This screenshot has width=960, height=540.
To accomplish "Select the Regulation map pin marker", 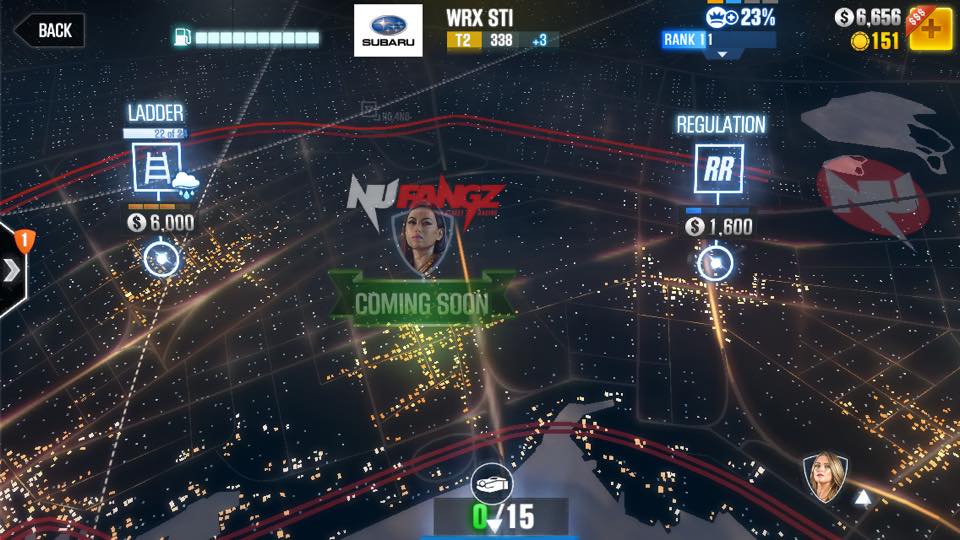I will pyautogui.click(x=715, y=263).
